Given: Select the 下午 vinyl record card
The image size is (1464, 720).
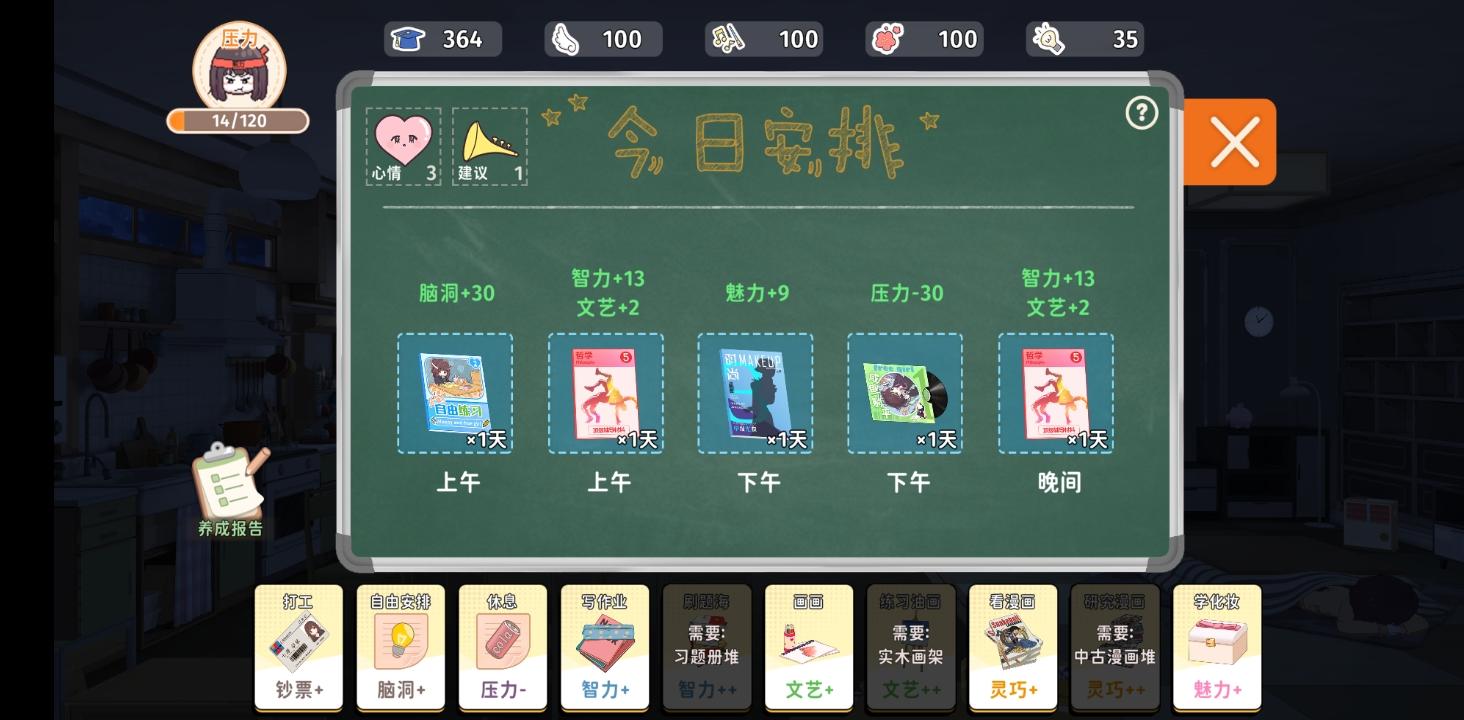Looking at the screenshot, I should pos(905,392).
